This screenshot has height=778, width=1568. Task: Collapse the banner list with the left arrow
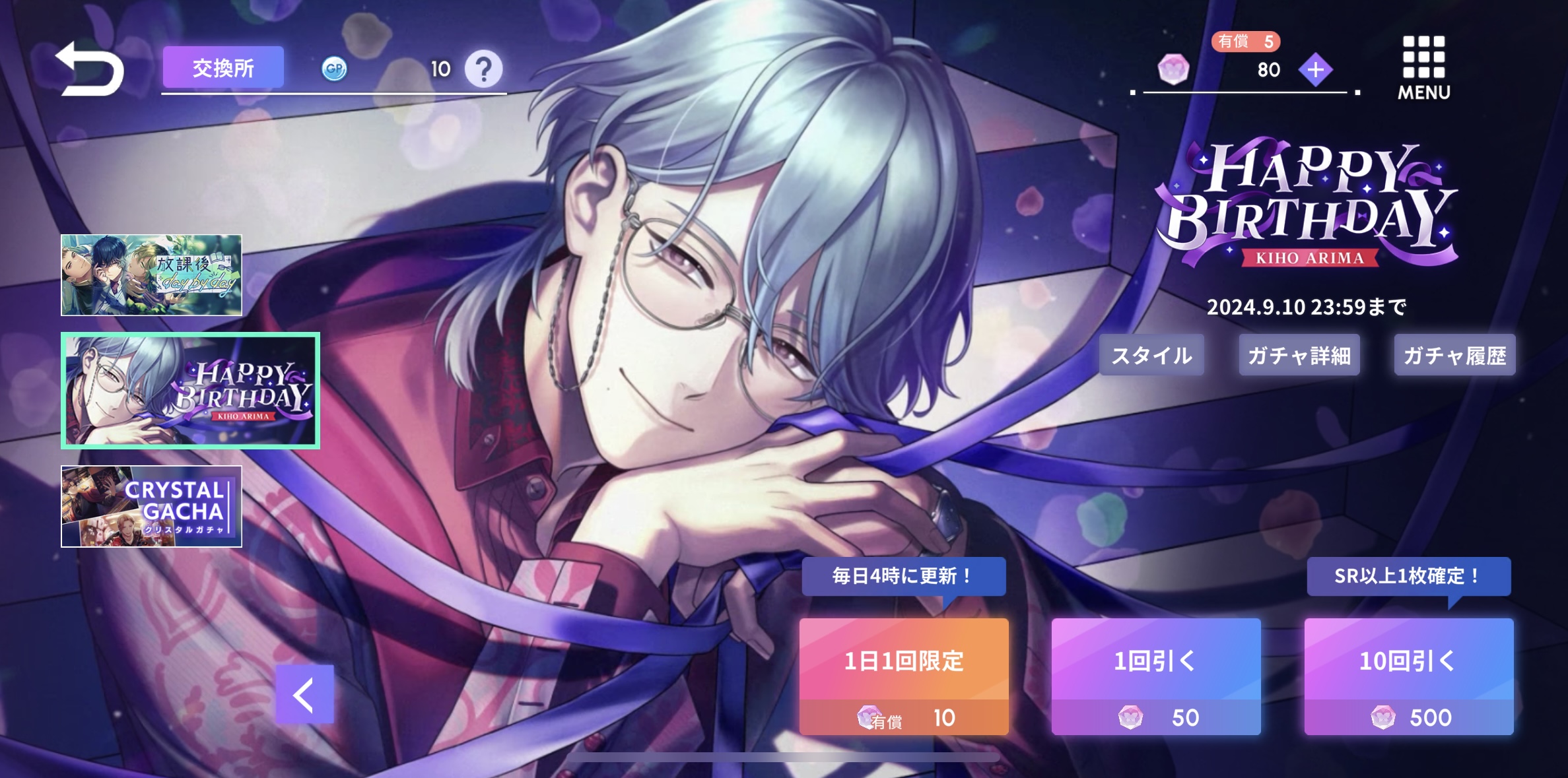304,694
